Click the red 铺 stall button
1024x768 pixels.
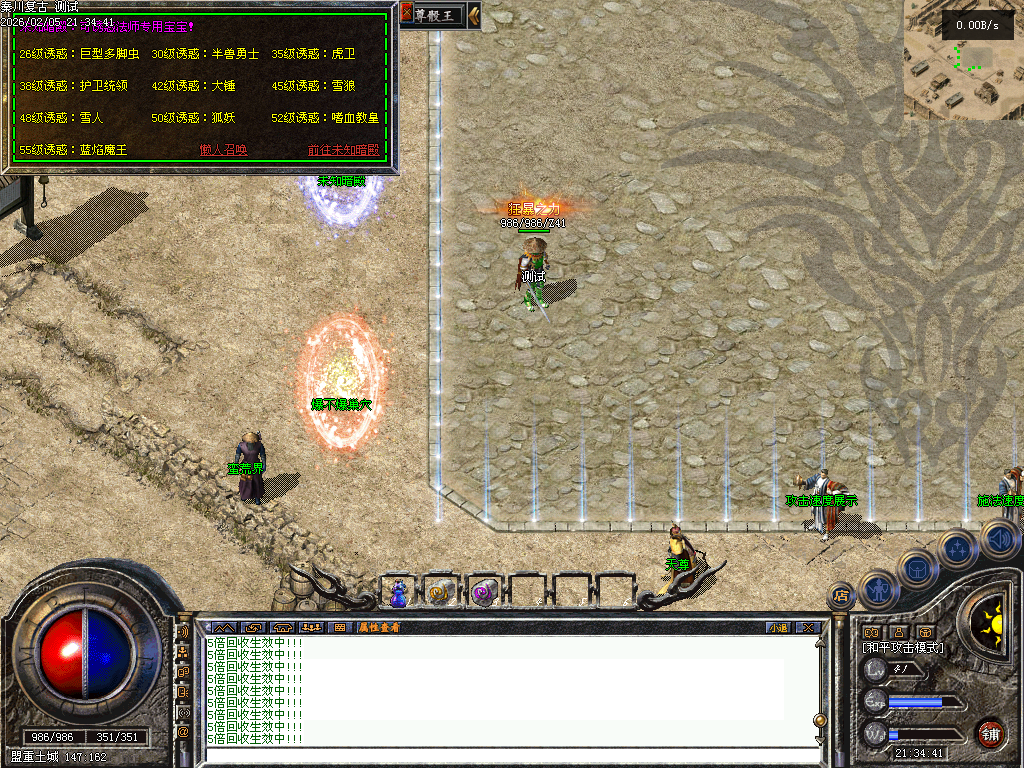[x=990, y=732]
